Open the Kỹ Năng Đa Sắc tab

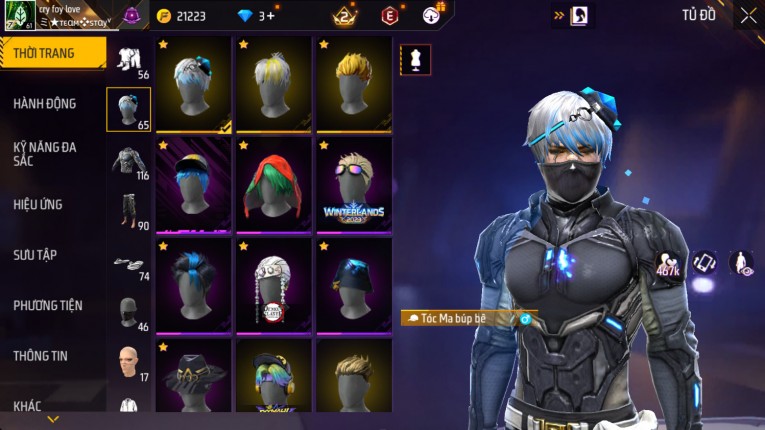[46, 154]
